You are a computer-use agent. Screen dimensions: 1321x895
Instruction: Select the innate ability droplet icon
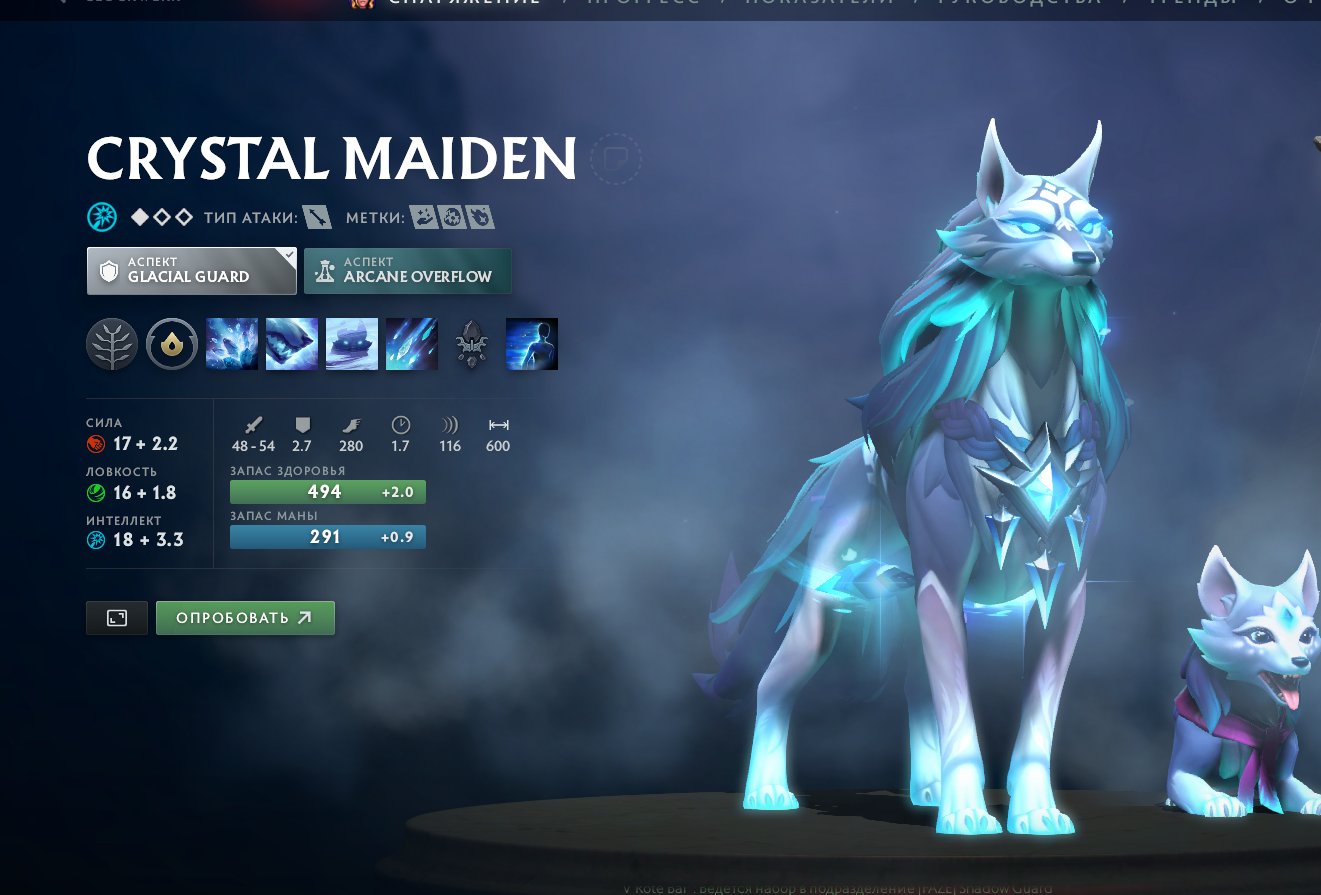pyautogui.click(x=172, y=343)
